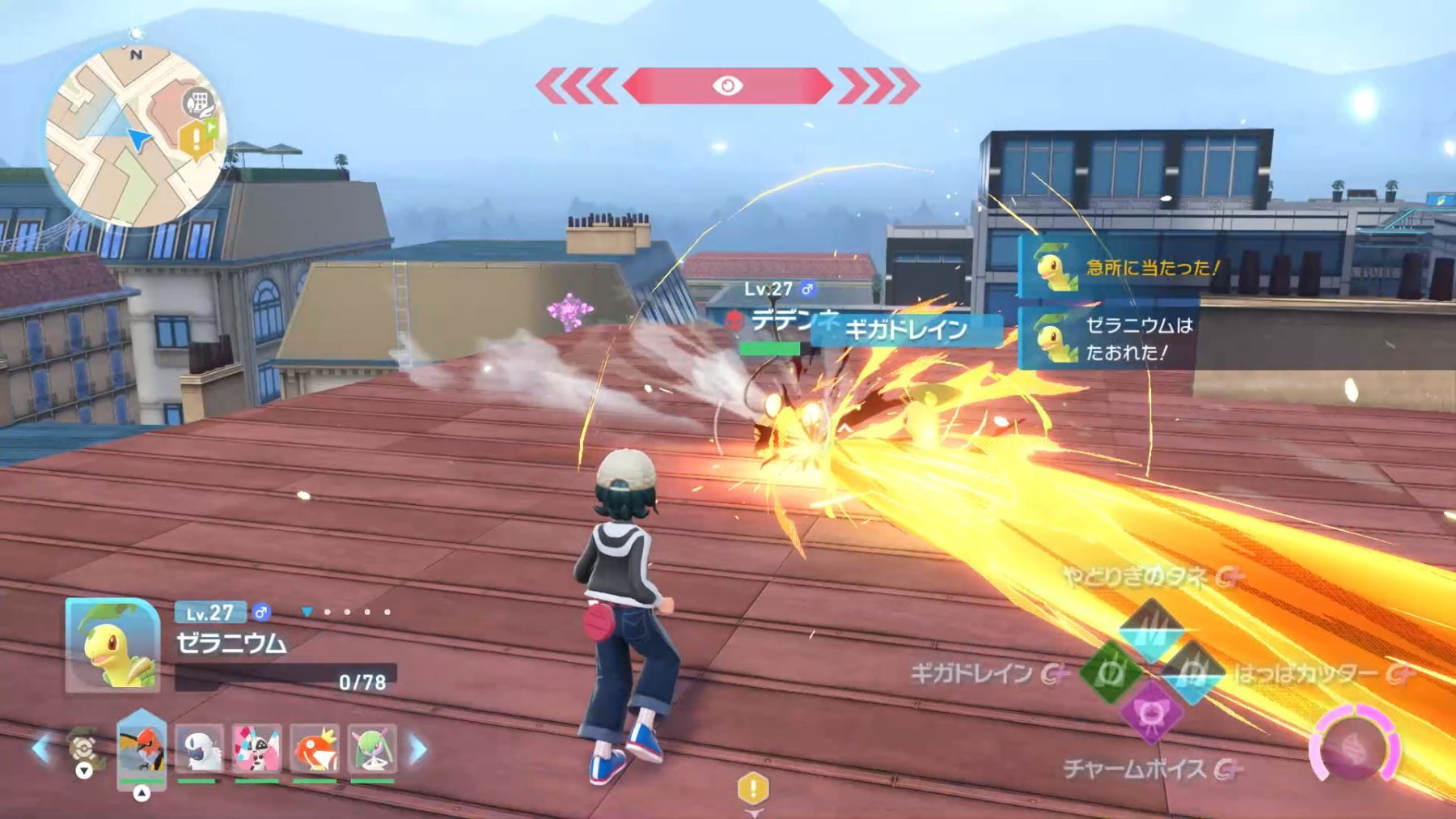Use the purple Disarming Voice move

coord(1150,712)
